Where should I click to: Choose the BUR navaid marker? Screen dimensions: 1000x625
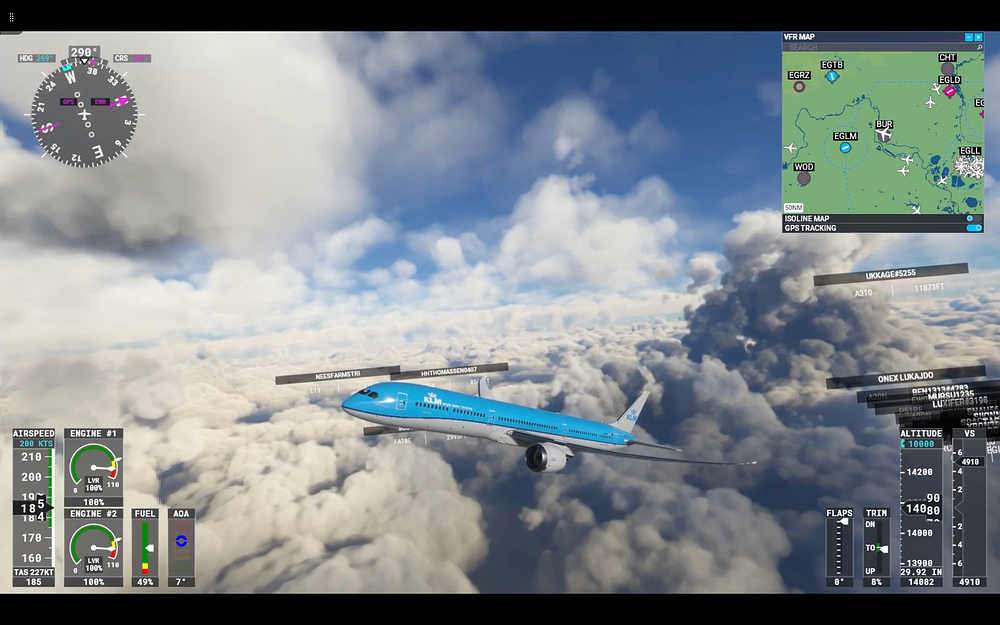point(884,135)
